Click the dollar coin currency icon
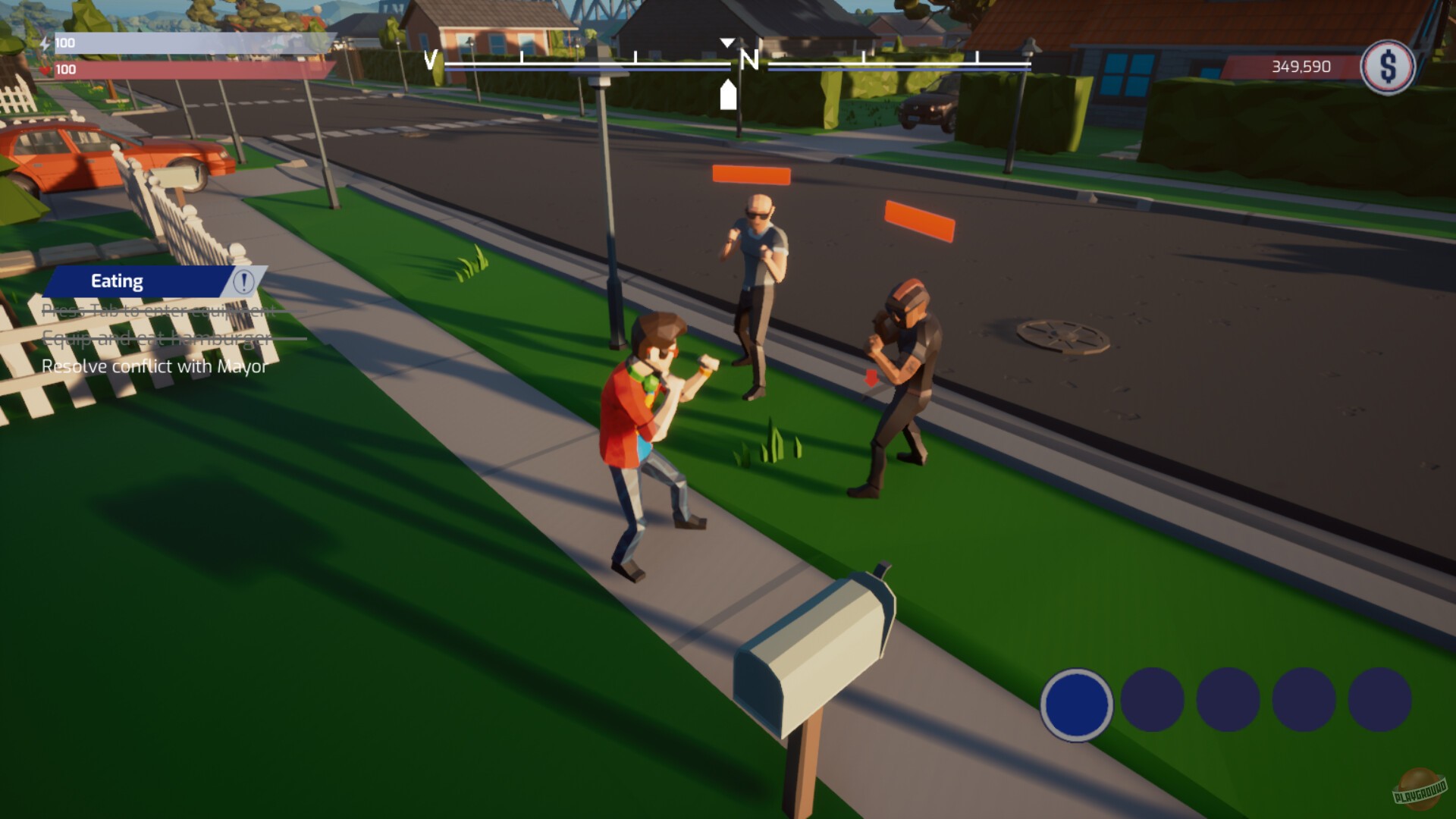The width and height of the screenshot is (1456, 819). (x=1389, y=68)
